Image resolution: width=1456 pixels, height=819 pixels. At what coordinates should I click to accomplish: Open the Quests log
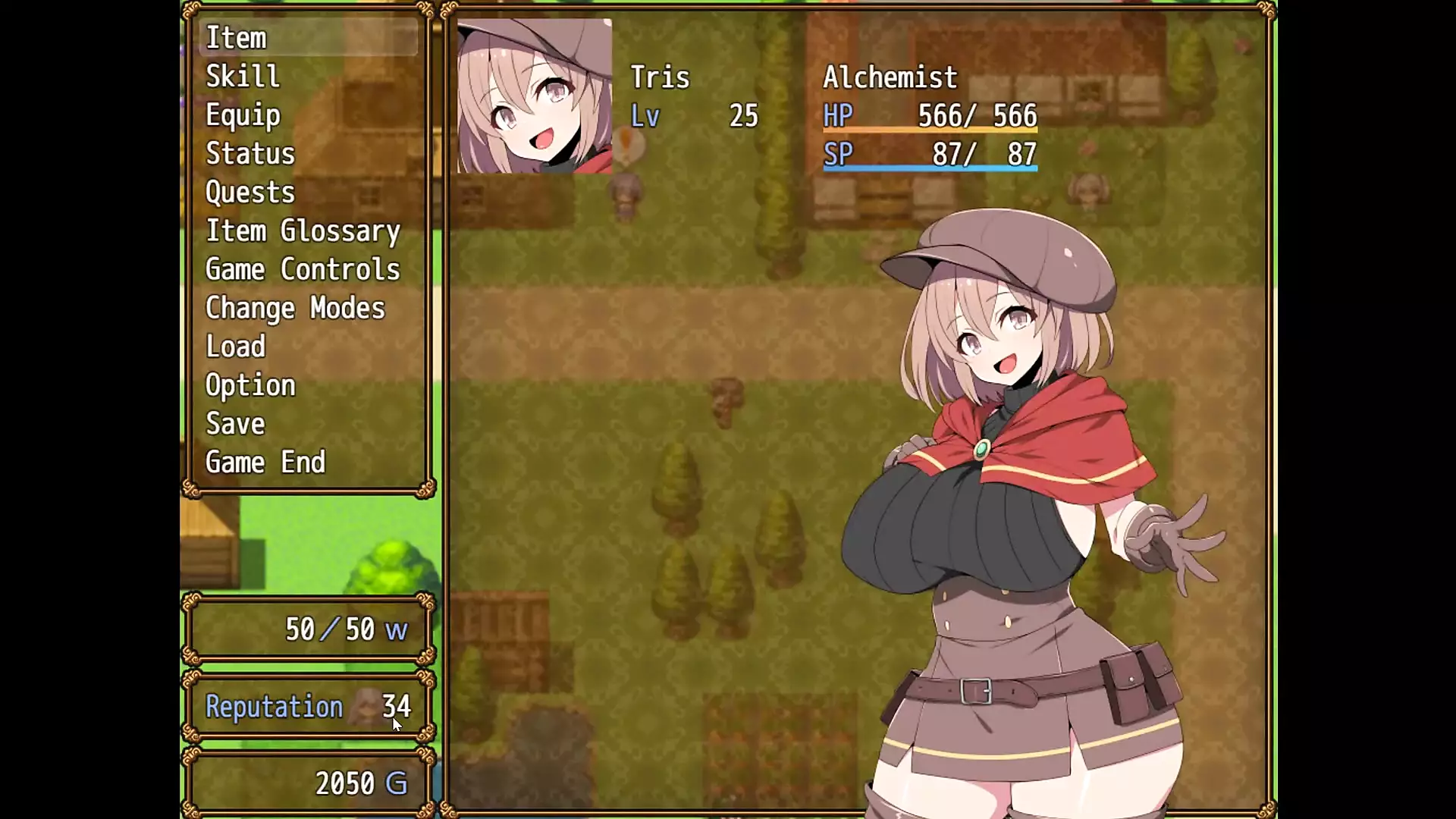[x=250, y=193]
